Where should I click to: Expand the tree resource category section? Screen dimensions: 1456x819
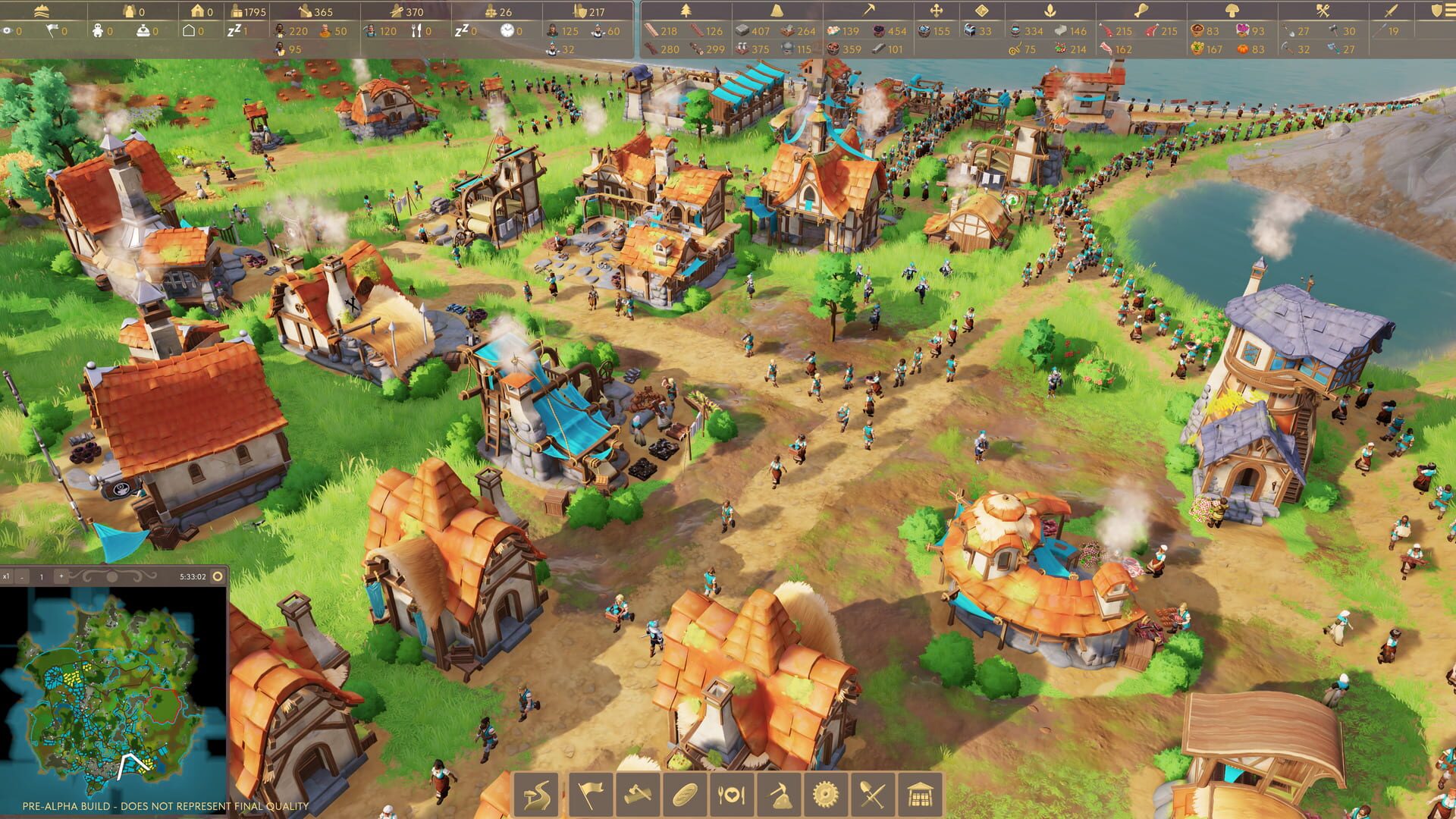coord(686,10)
